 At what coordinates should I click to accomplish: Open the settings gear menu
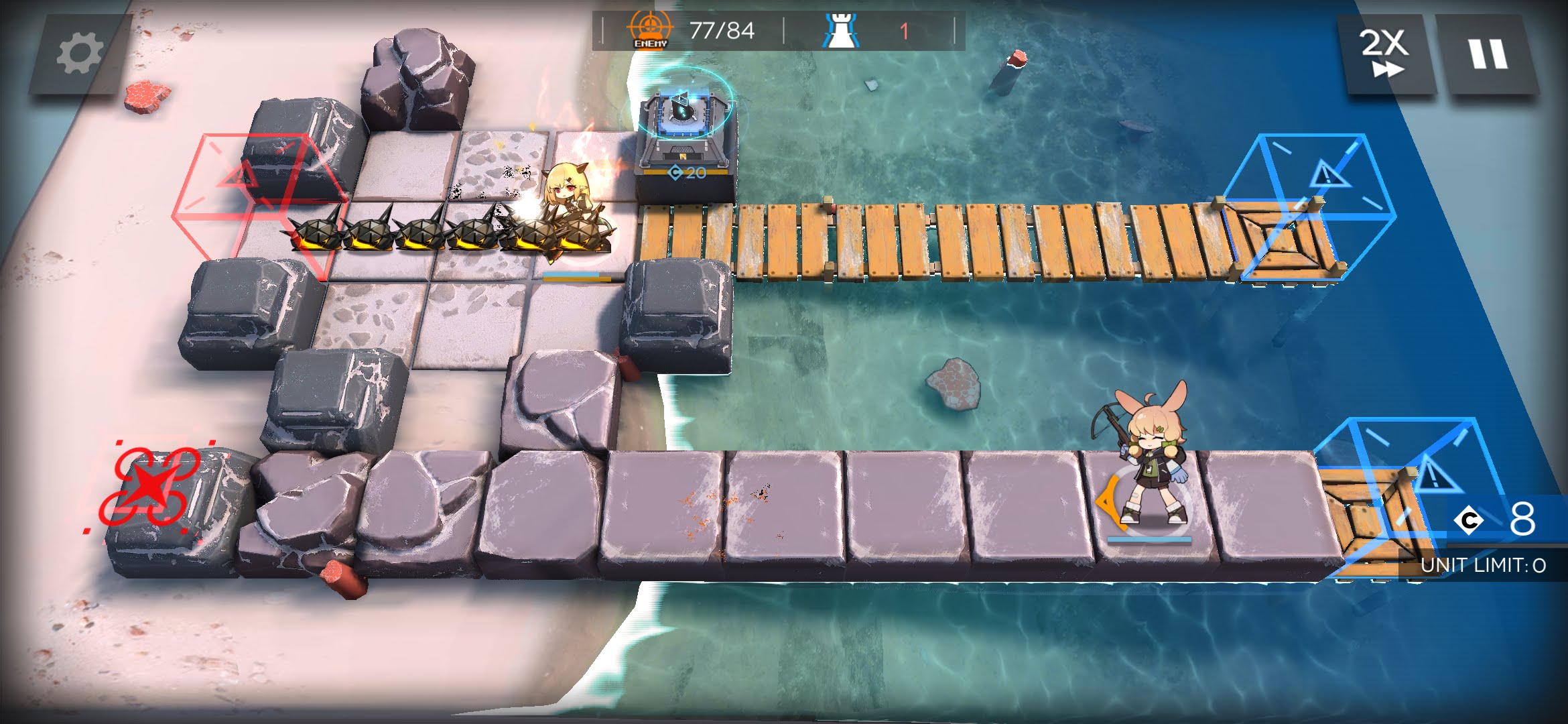click(80, 54)
